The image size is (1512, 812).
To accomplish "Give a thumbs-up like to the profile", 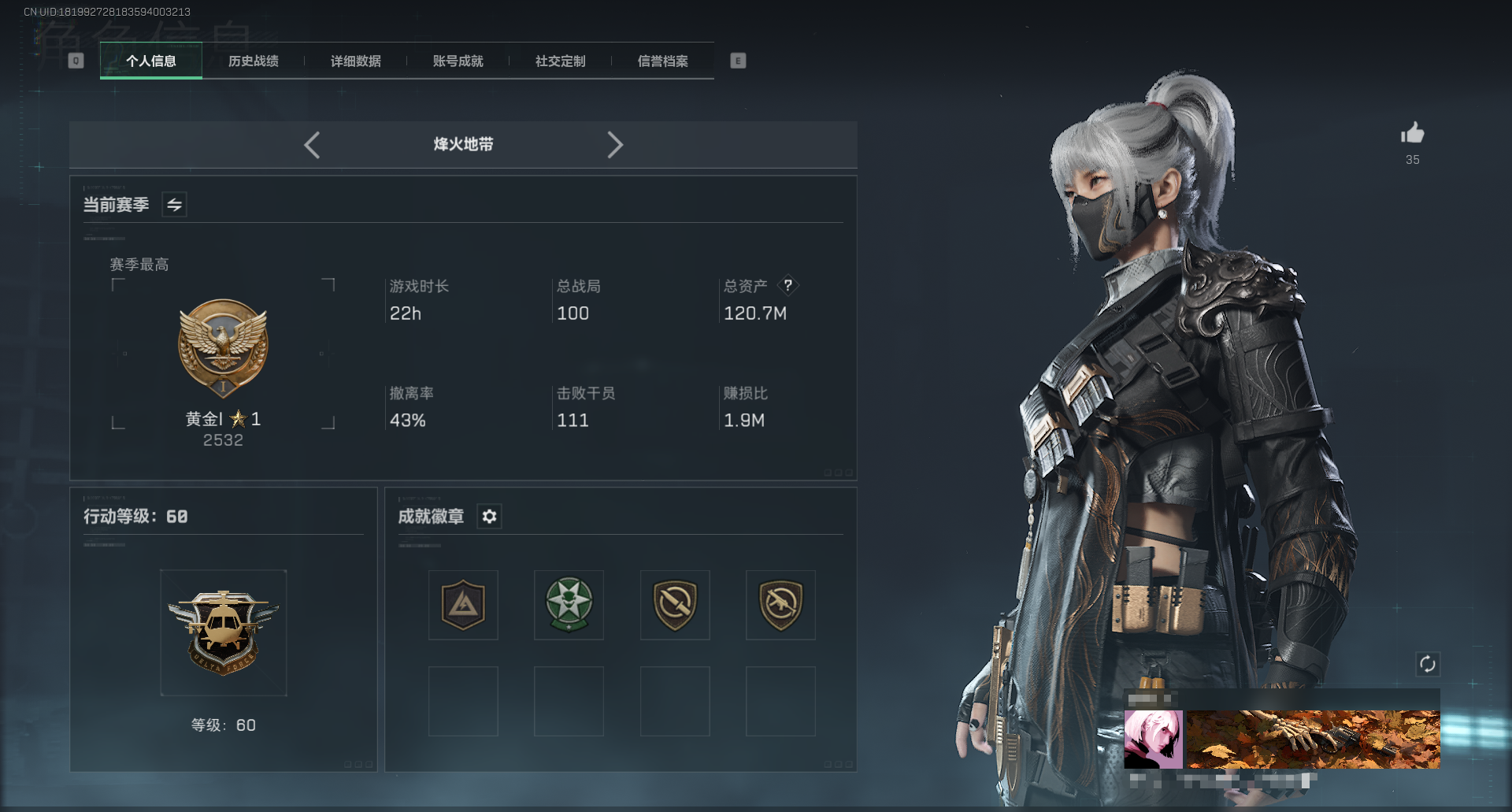I will 1413,133.
